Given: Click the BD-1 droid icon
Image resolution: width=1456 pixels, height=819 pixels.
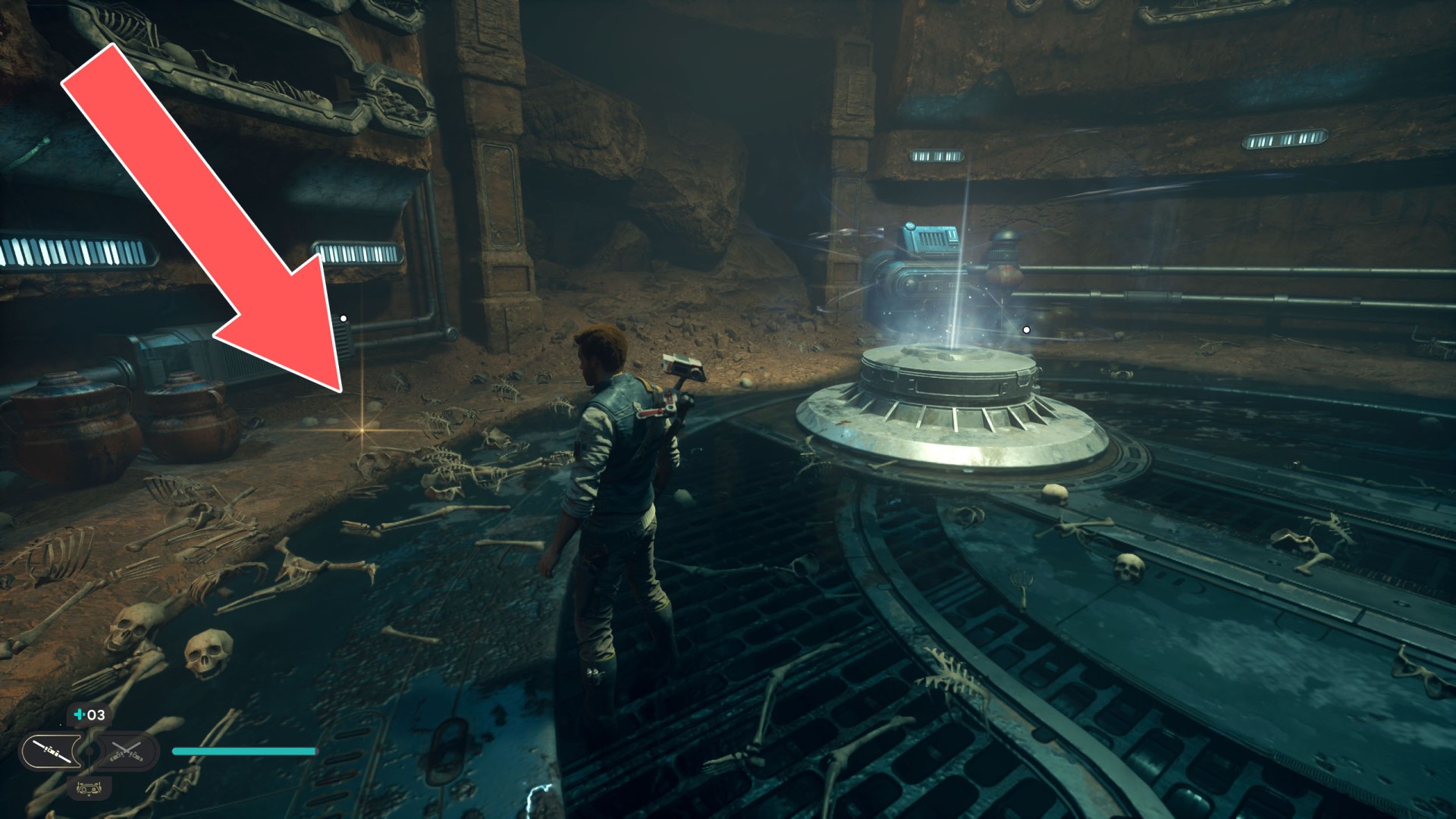Looking at the screenshot, I should point(89,789).
